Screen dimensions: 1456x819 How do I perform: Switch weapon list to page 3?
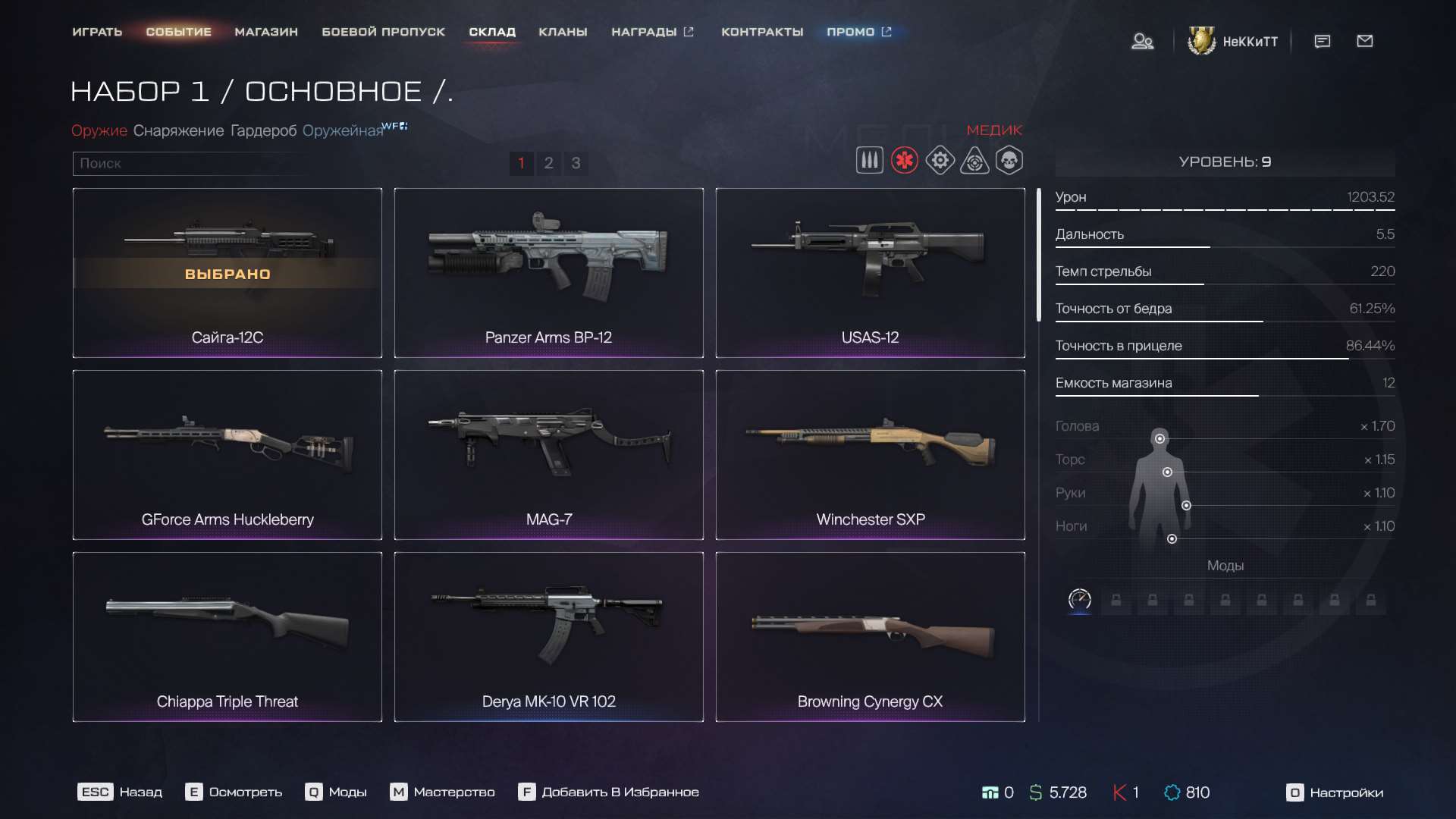tap(576, 163)
